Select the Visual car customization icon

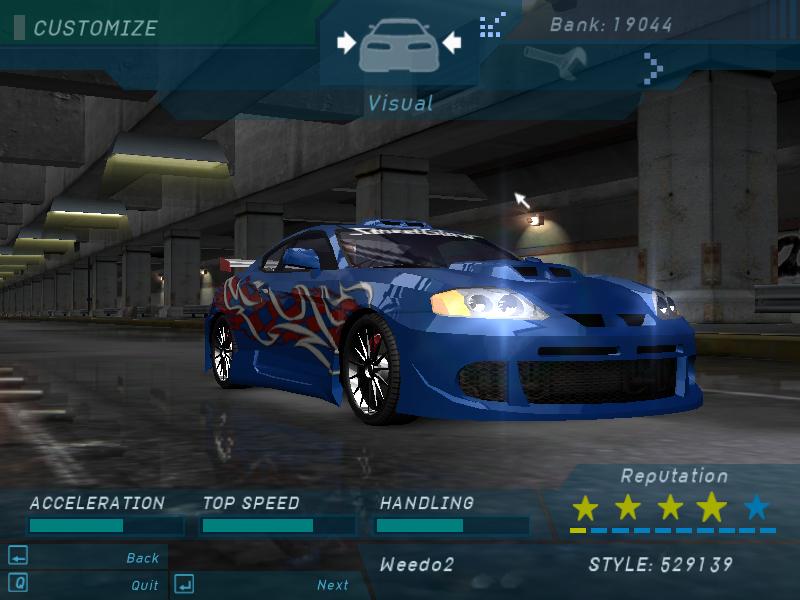click(398, 44)
